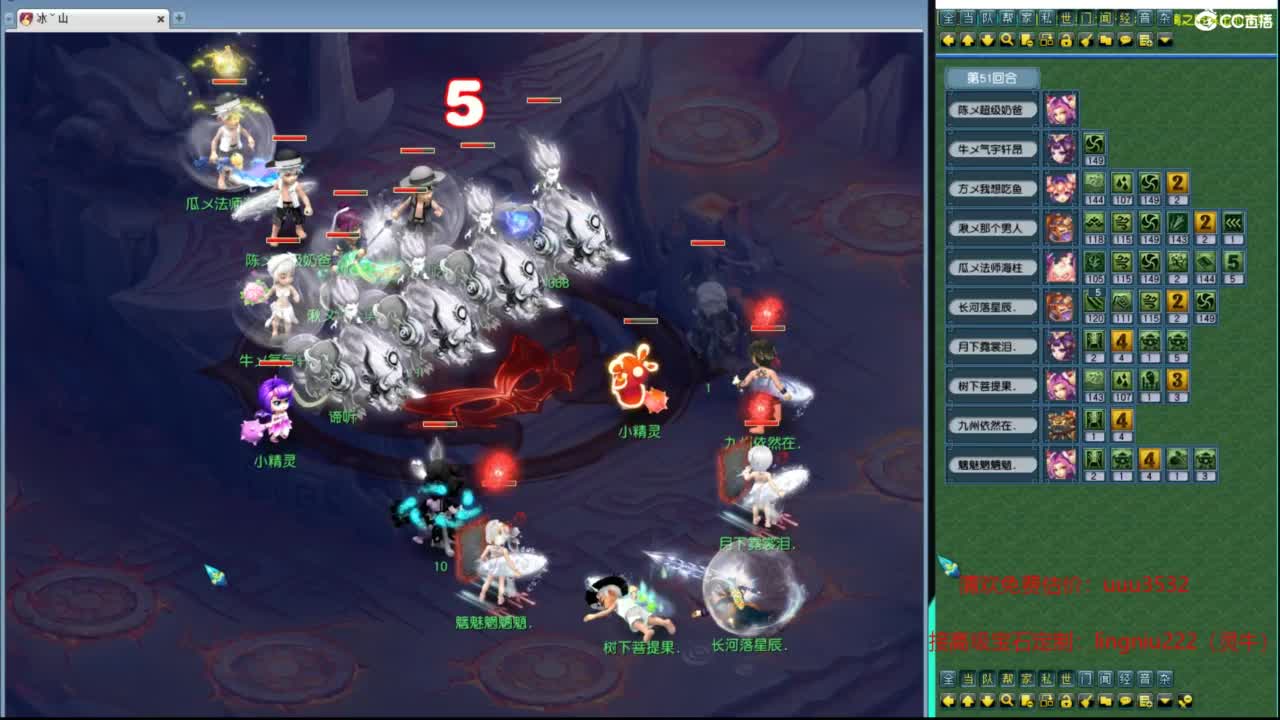The image size is (1280, 720).
Task: Click the brush clean-screen icon in the chat toolbar
Action: (1086, 41)
